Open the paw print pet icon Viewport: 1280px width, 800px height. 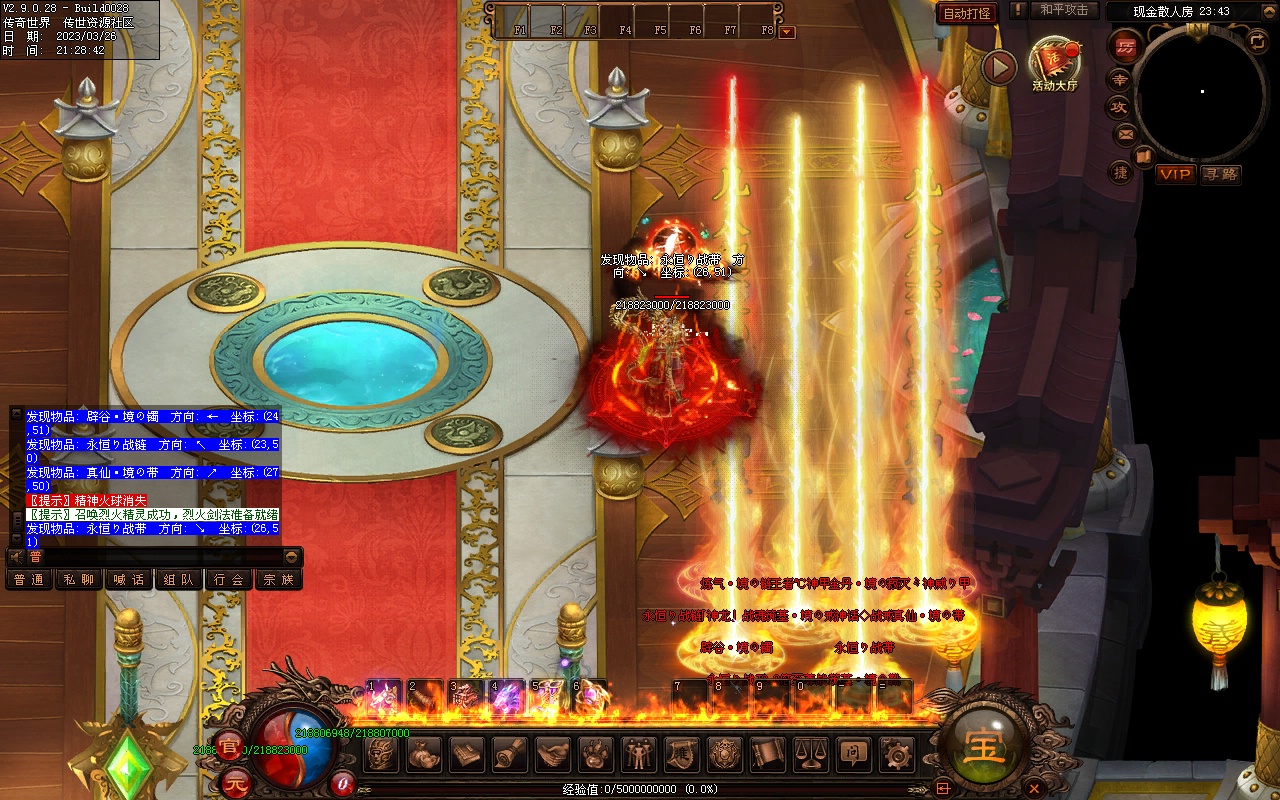(596, 754)
